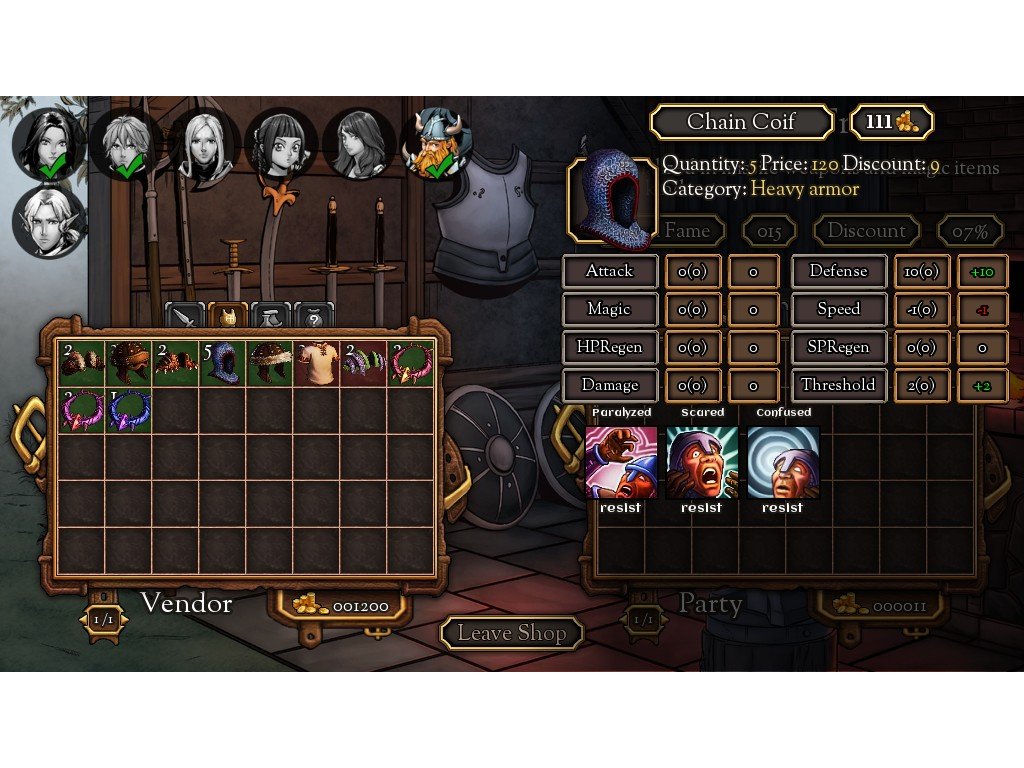Choose the green and purple striped bracers
The image size is (1024, 768).
pos(364,362)
